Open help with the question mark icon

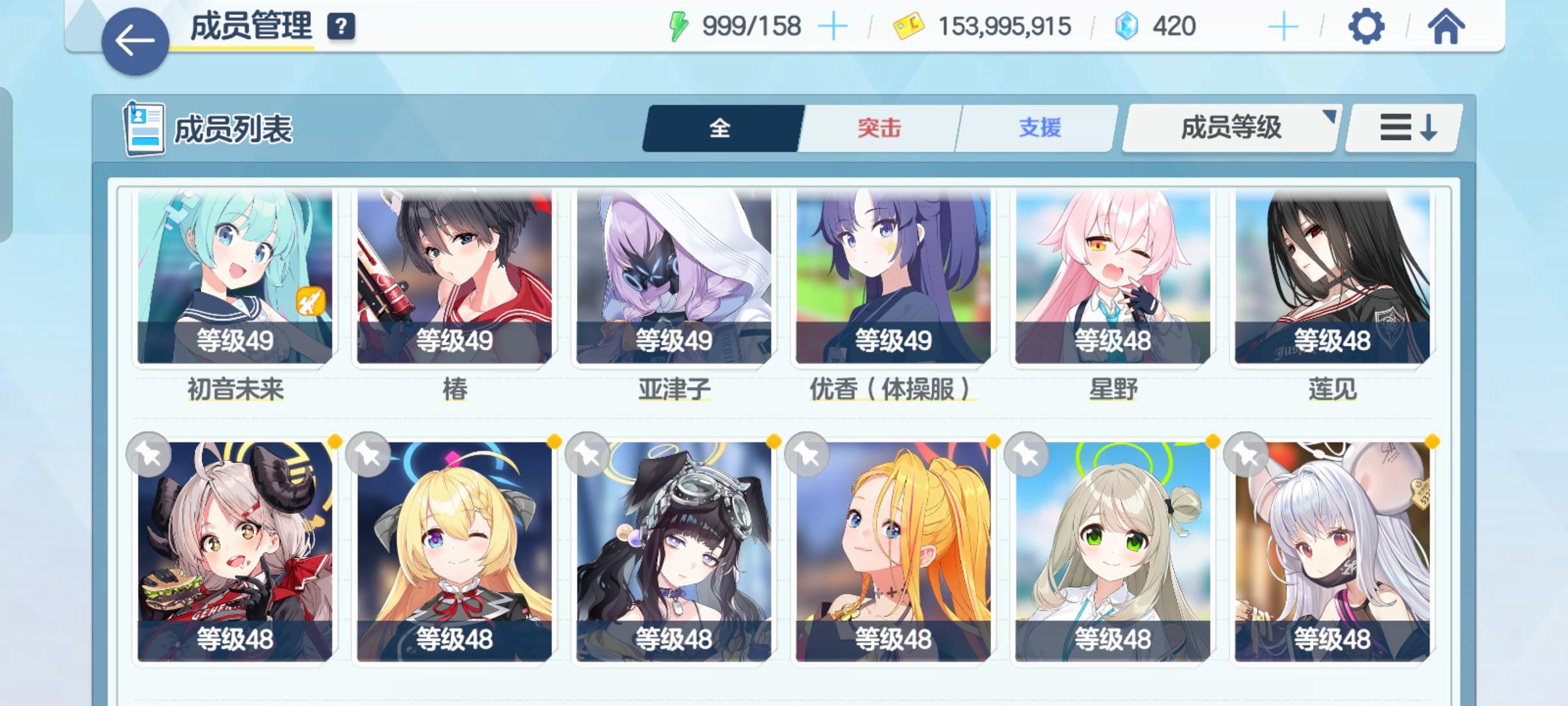coord(339,27)
